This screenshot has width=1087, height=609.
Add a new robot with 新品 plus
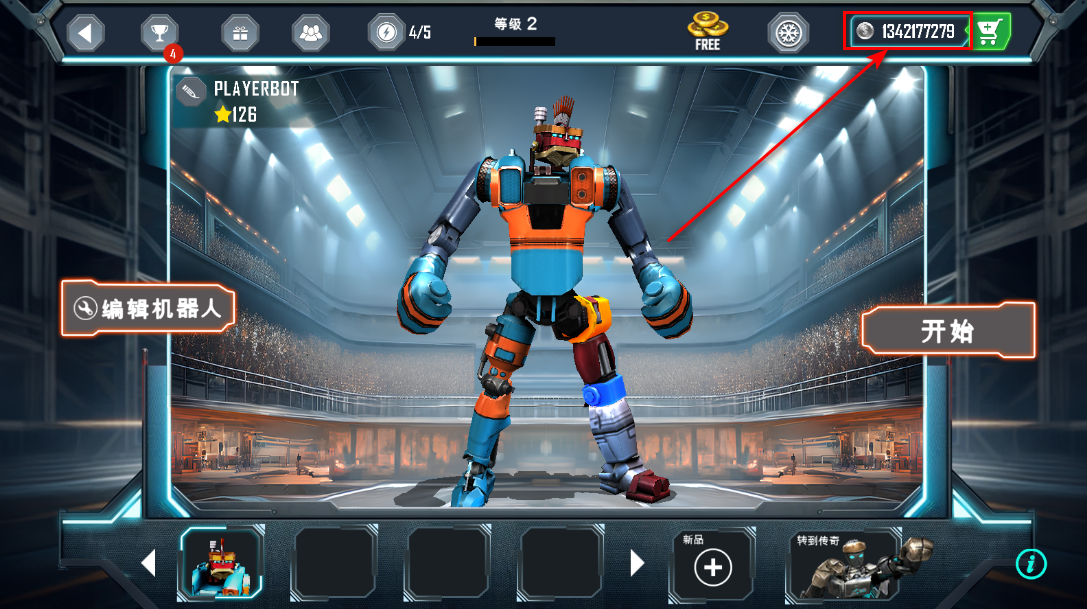[712, 567]
